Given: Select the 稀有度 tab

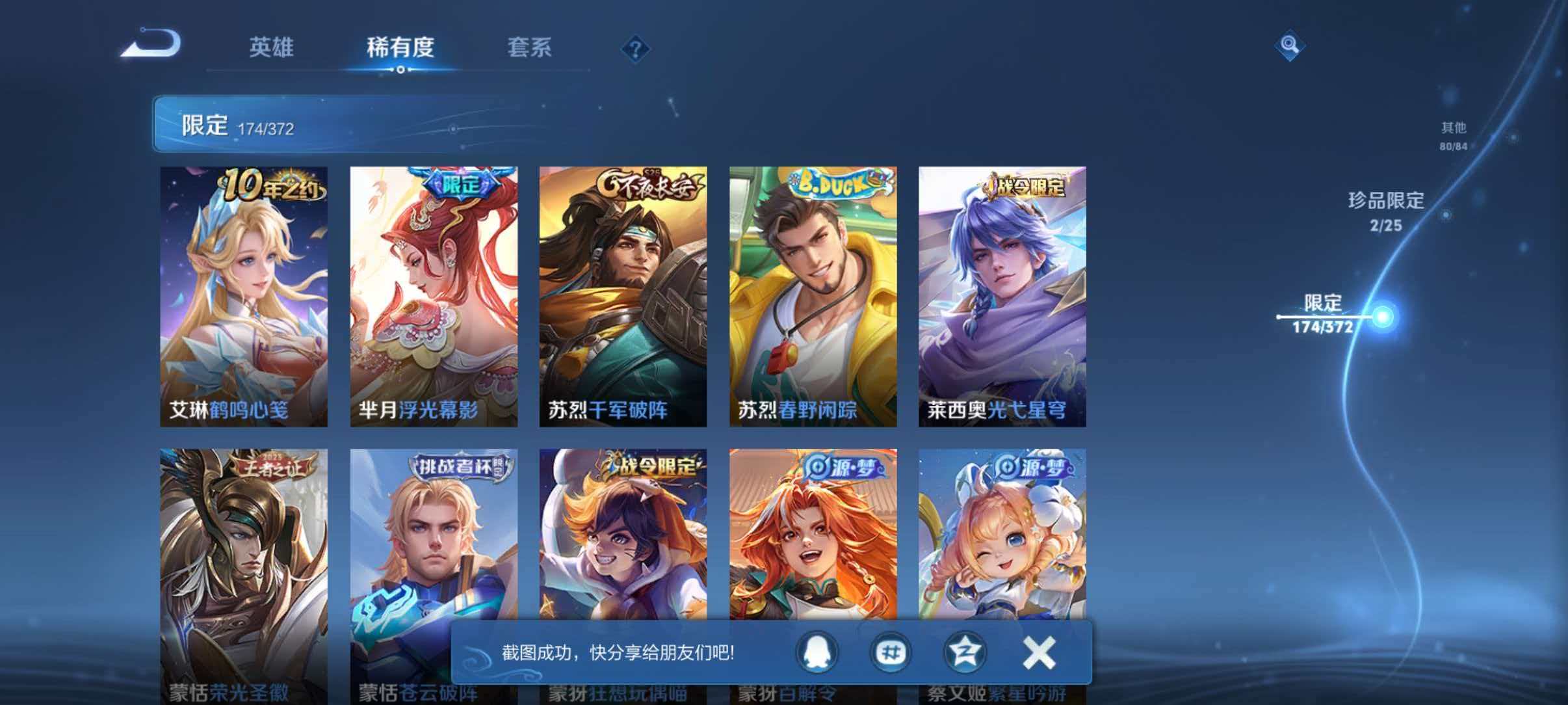Looking at the screenshot, I should point(401,47).
